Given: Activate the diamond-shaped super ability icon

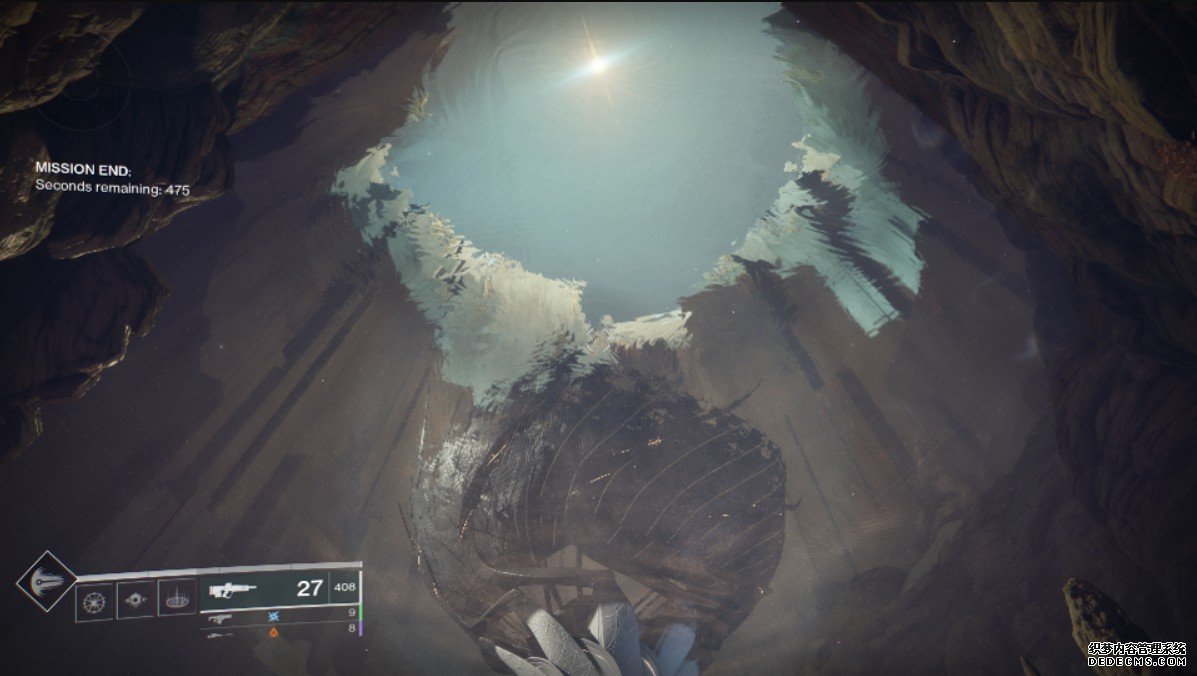Looking at the screenshot, I should pyautogui.click(x=47, y=581).
